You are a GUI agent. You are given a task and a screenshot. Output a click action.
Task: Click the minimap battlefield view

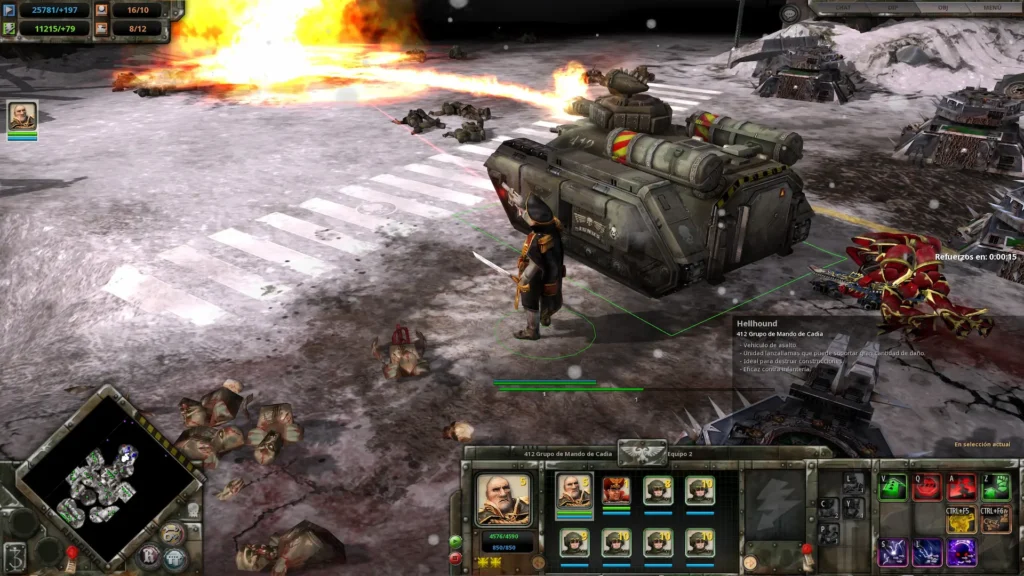click(98, 482)
